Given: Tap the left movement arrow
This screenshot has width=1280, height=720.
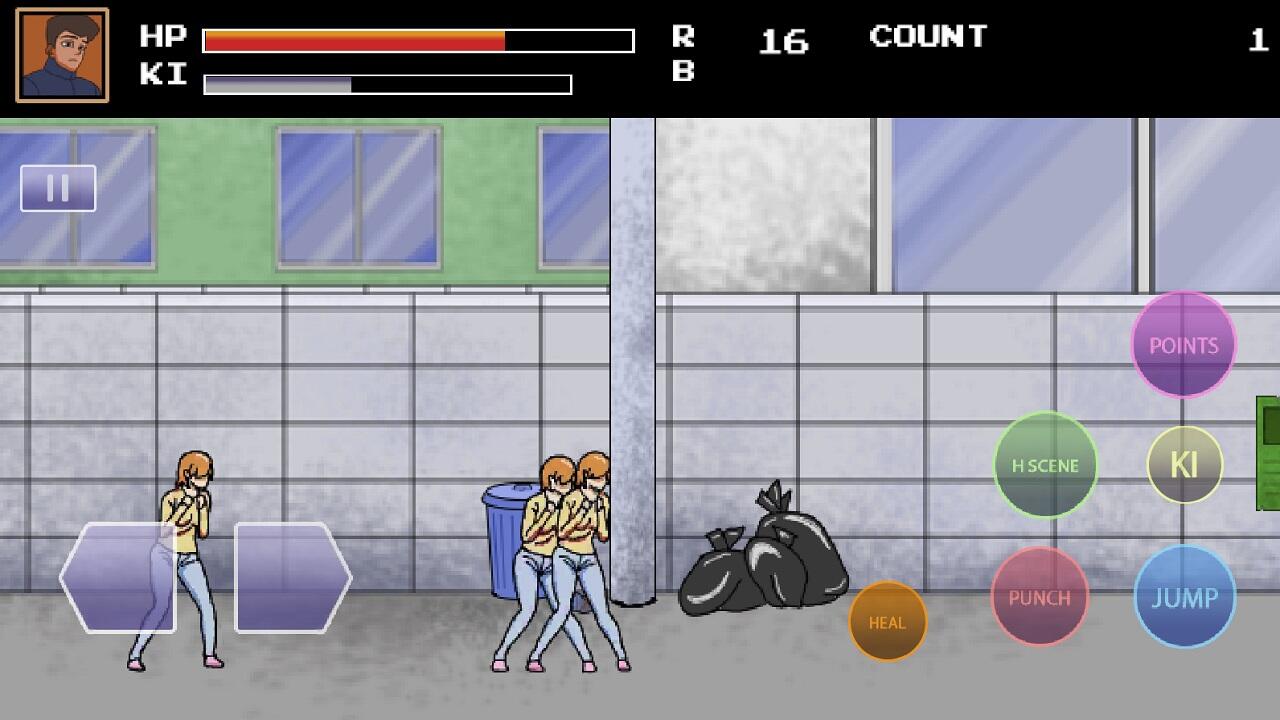Looking at the screenshot, I should [118, 577].
